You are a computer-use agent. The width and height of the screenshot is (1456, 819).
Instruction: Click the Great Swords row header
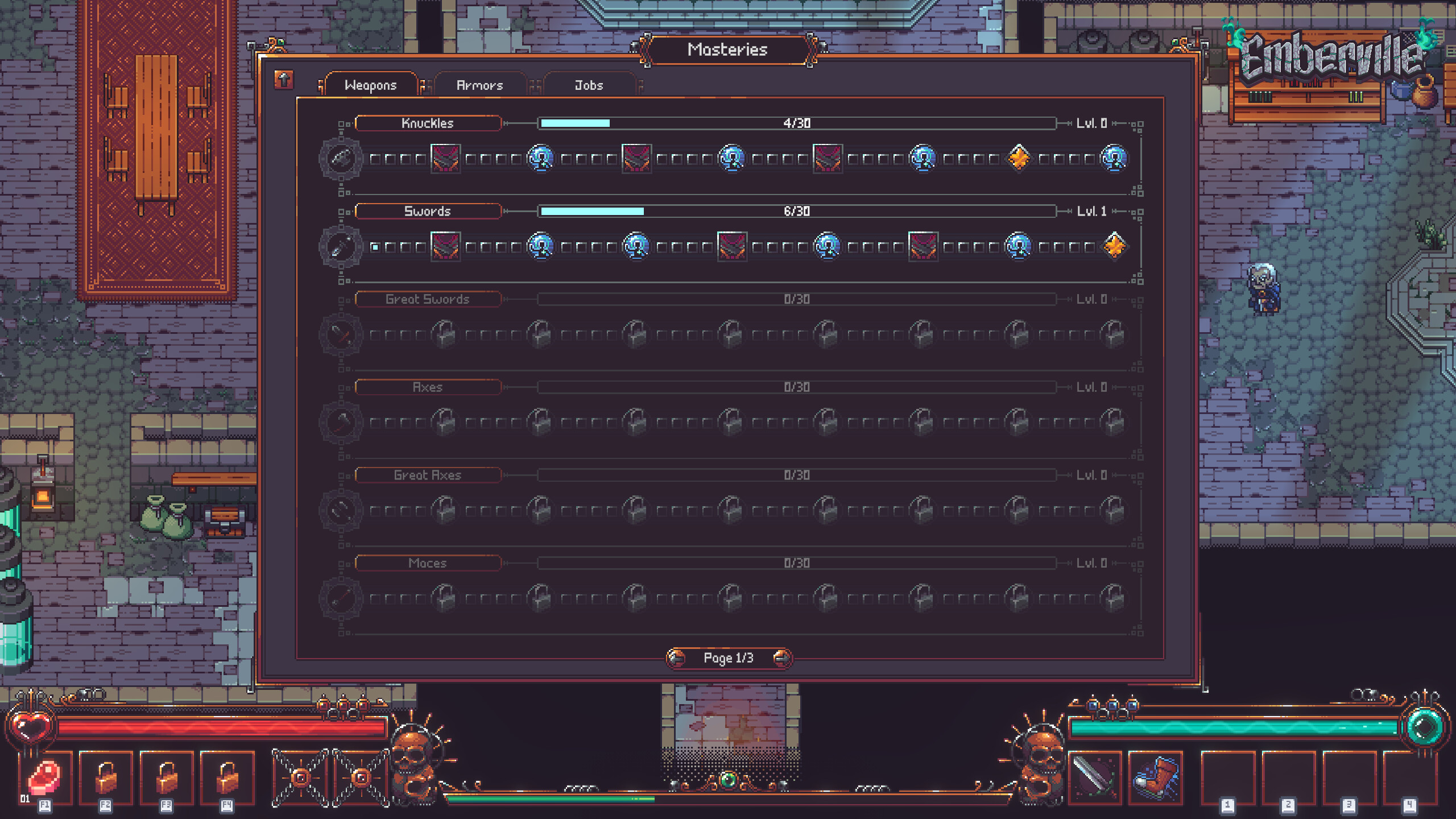click(428, 299)
